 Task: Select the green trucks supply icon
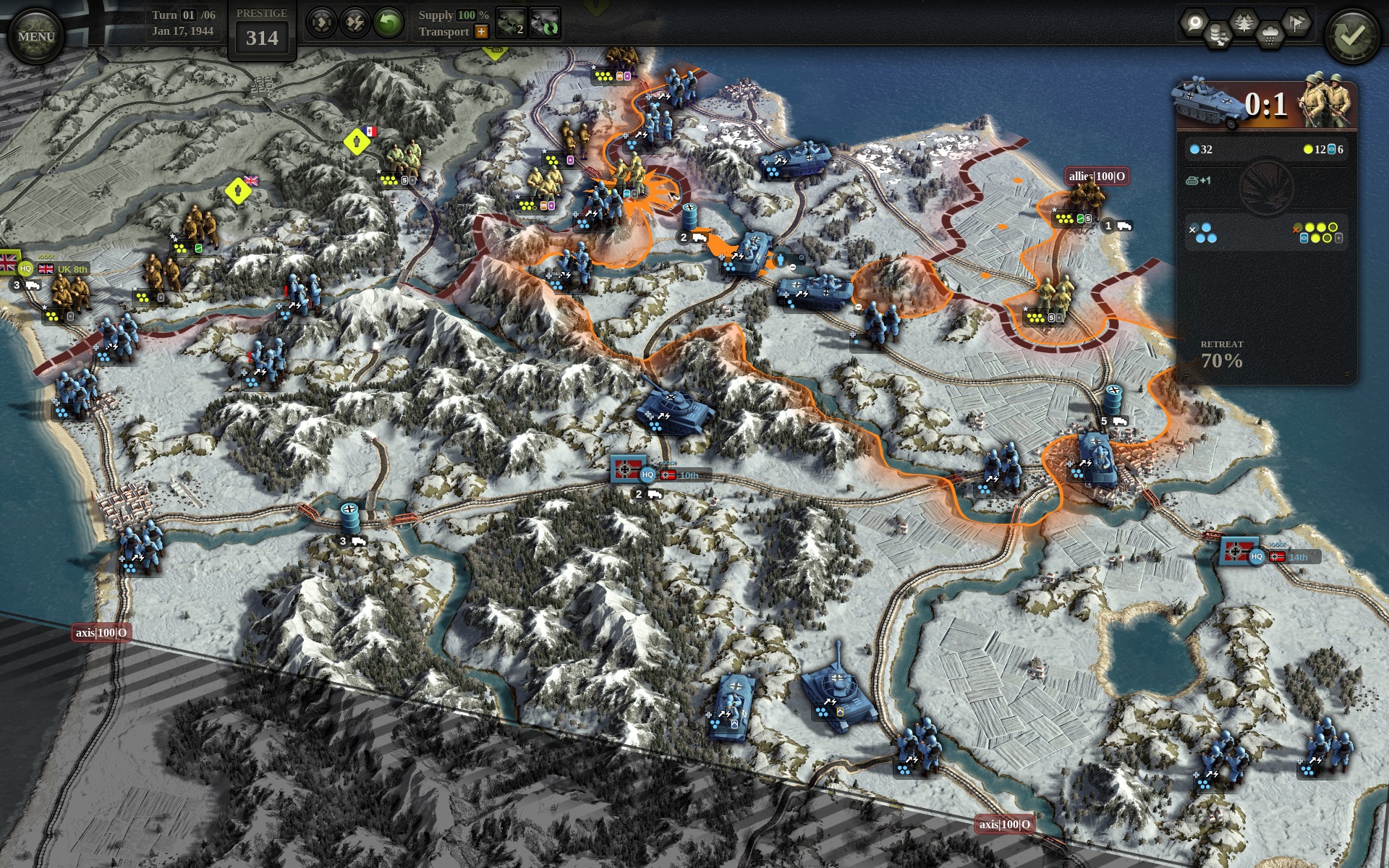511,23
